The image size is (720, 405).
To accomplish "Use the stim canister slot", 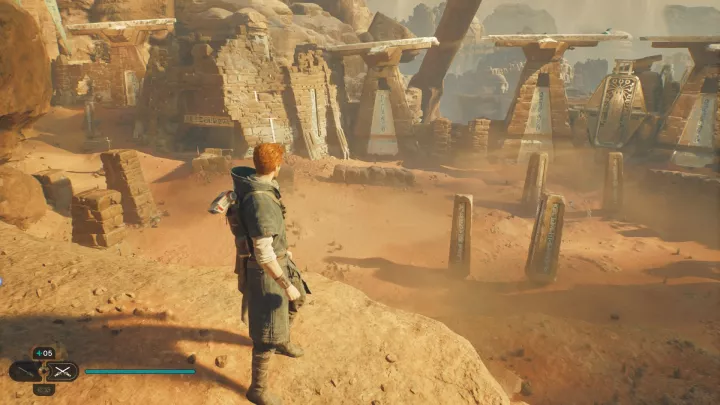I will click(43, 353).
